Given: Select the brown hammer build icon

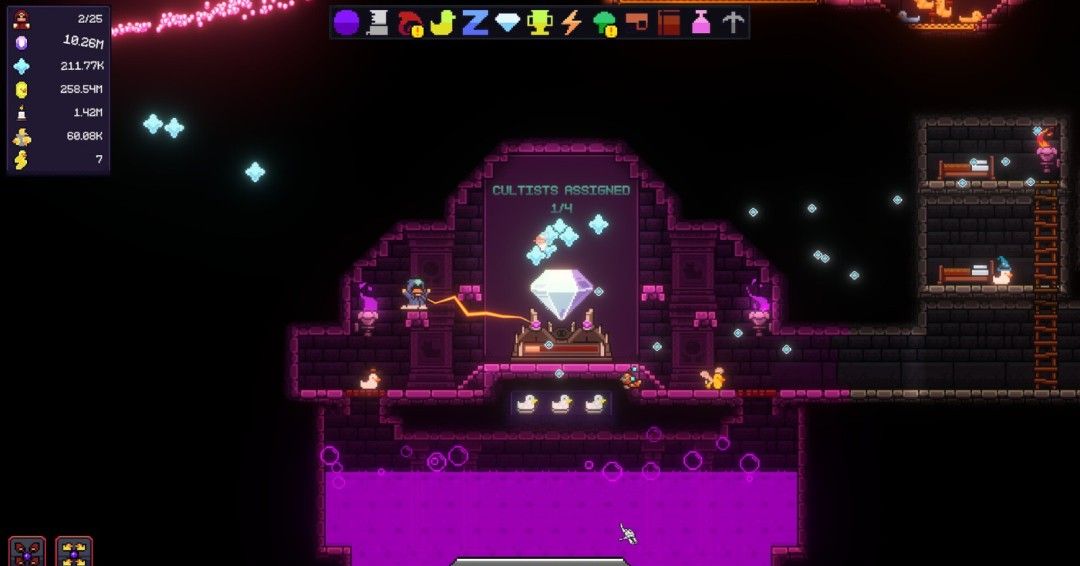Looking at the screenshot, I should (637, 22).
